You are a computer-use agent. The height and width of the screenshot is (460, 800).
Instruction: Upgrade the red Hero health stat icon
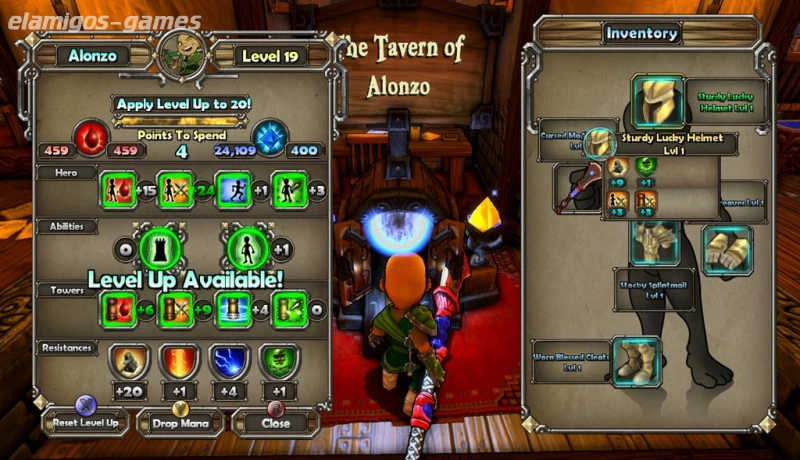tap(118, 190)
